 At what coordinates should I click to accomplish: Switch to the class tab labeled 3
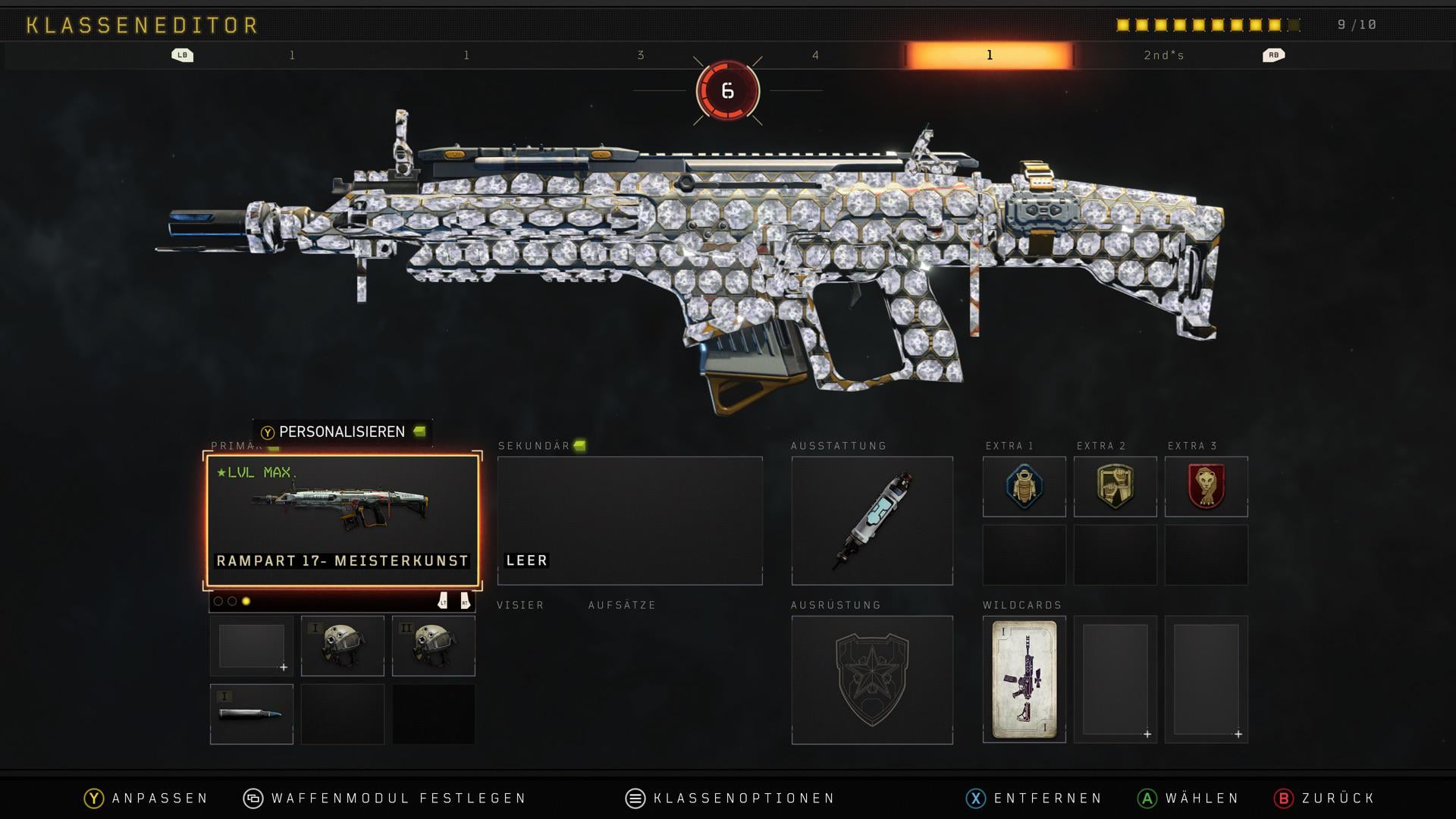(641, 55)
